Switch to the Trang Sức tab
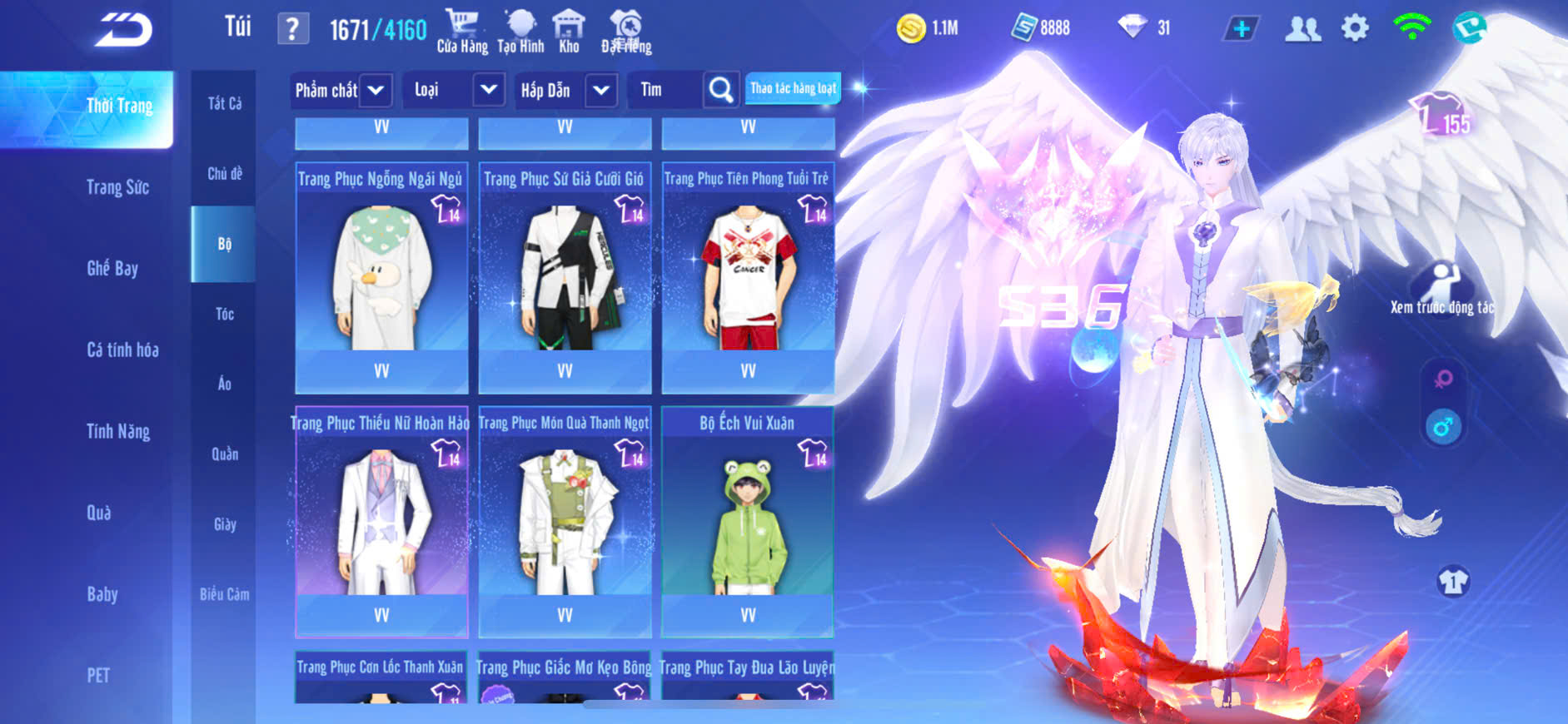Viewport: 1568px width, 724px height. (x=117, y=187)
